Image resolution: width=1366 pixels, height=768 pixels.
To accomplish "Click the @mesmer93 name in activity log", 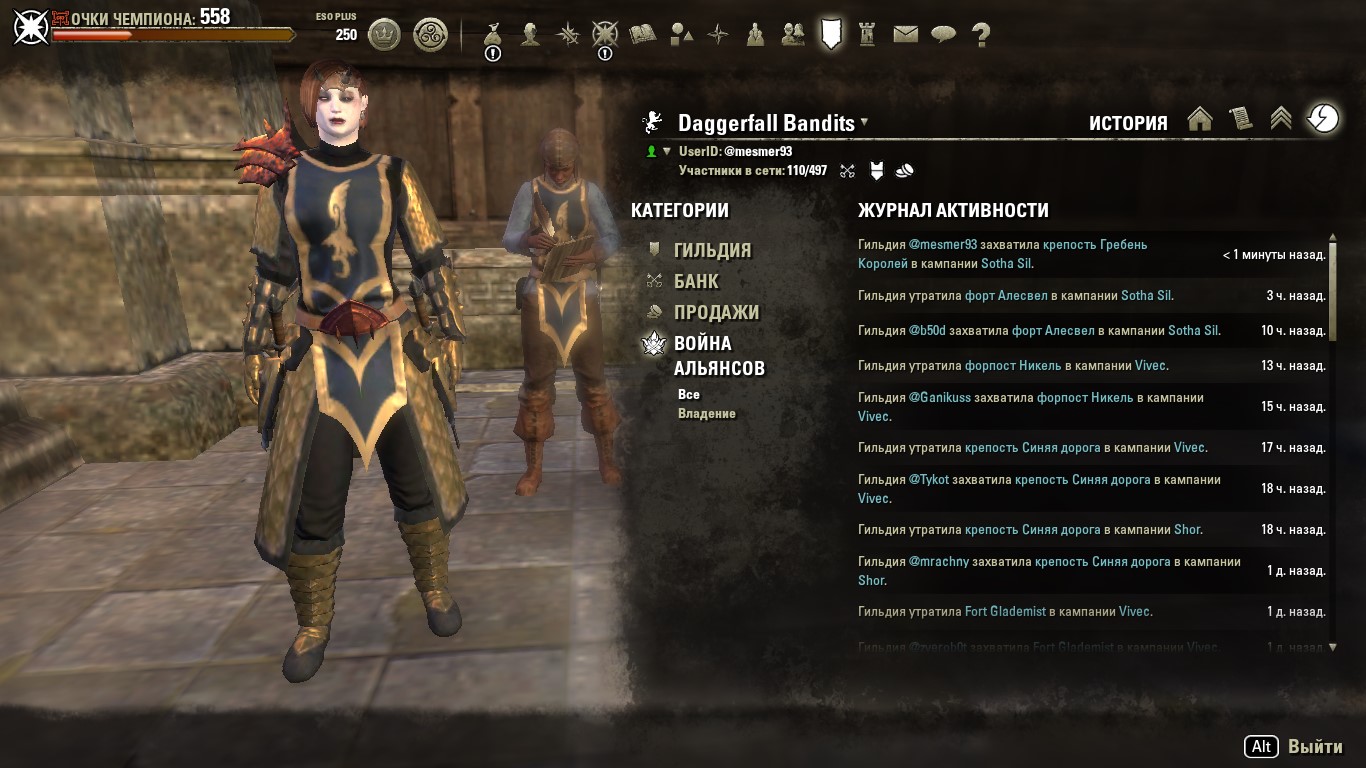I will pos(942,244).
